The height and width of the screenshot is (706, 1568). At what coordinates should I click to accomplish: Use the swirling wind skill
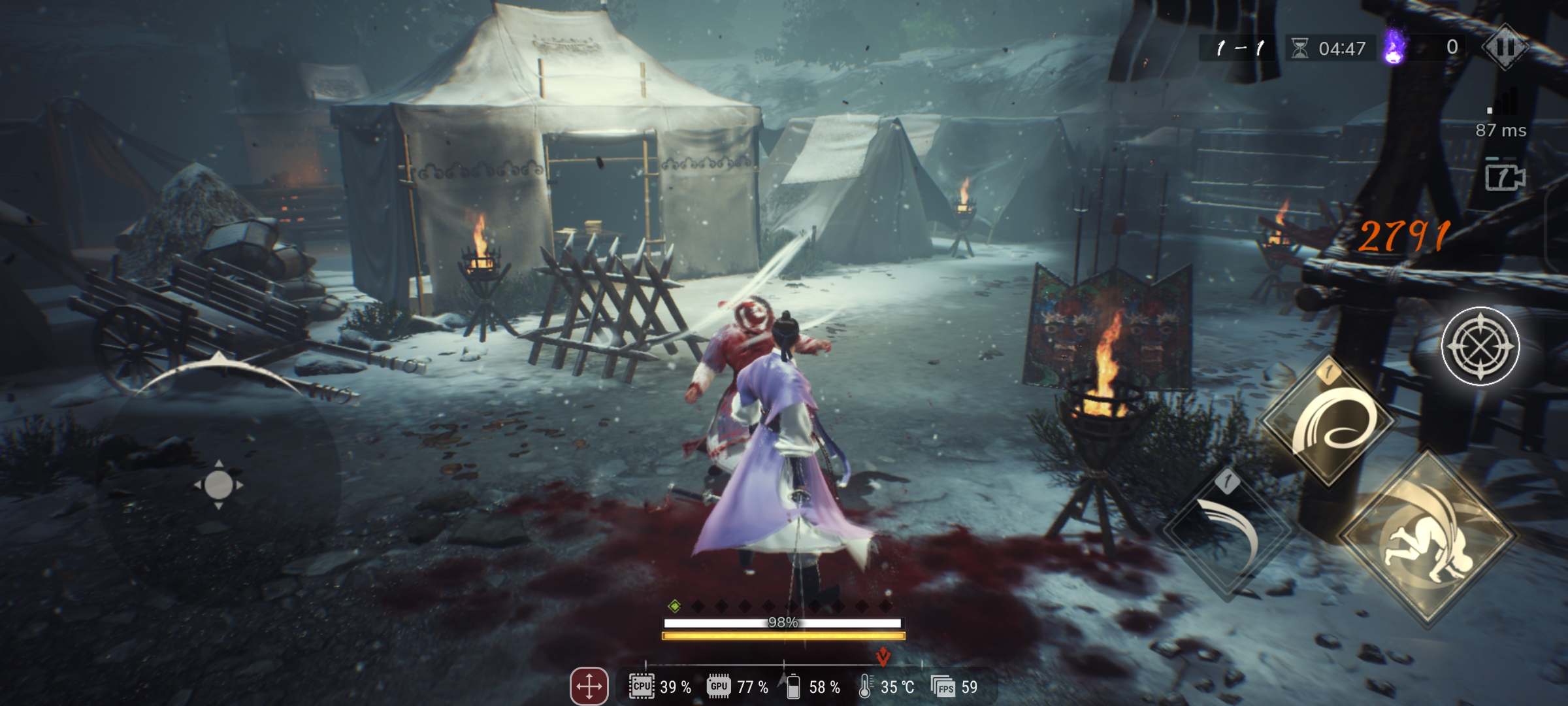tap(1329, 422)
